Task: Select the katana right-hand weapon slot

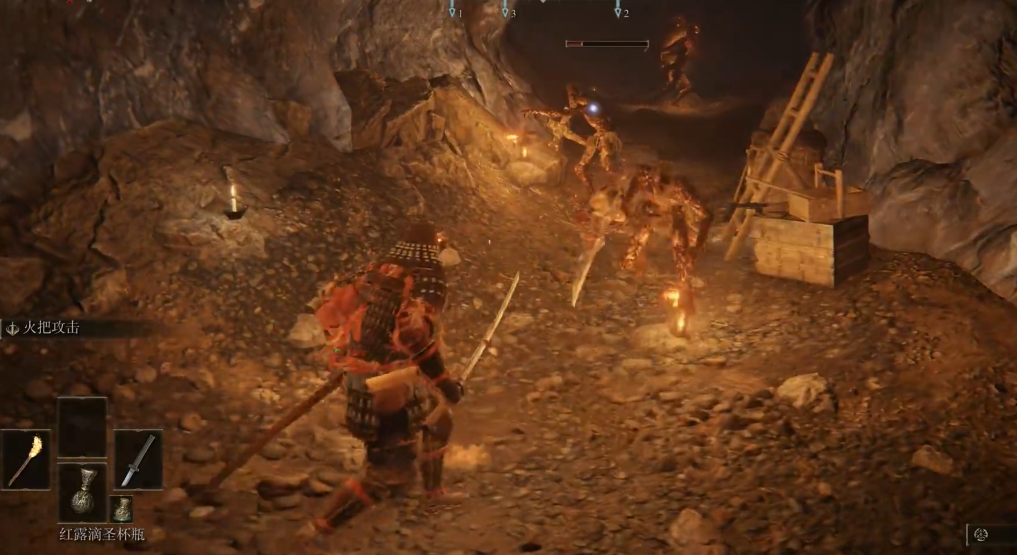Action: pyautogui.click(x=138, y=459)
